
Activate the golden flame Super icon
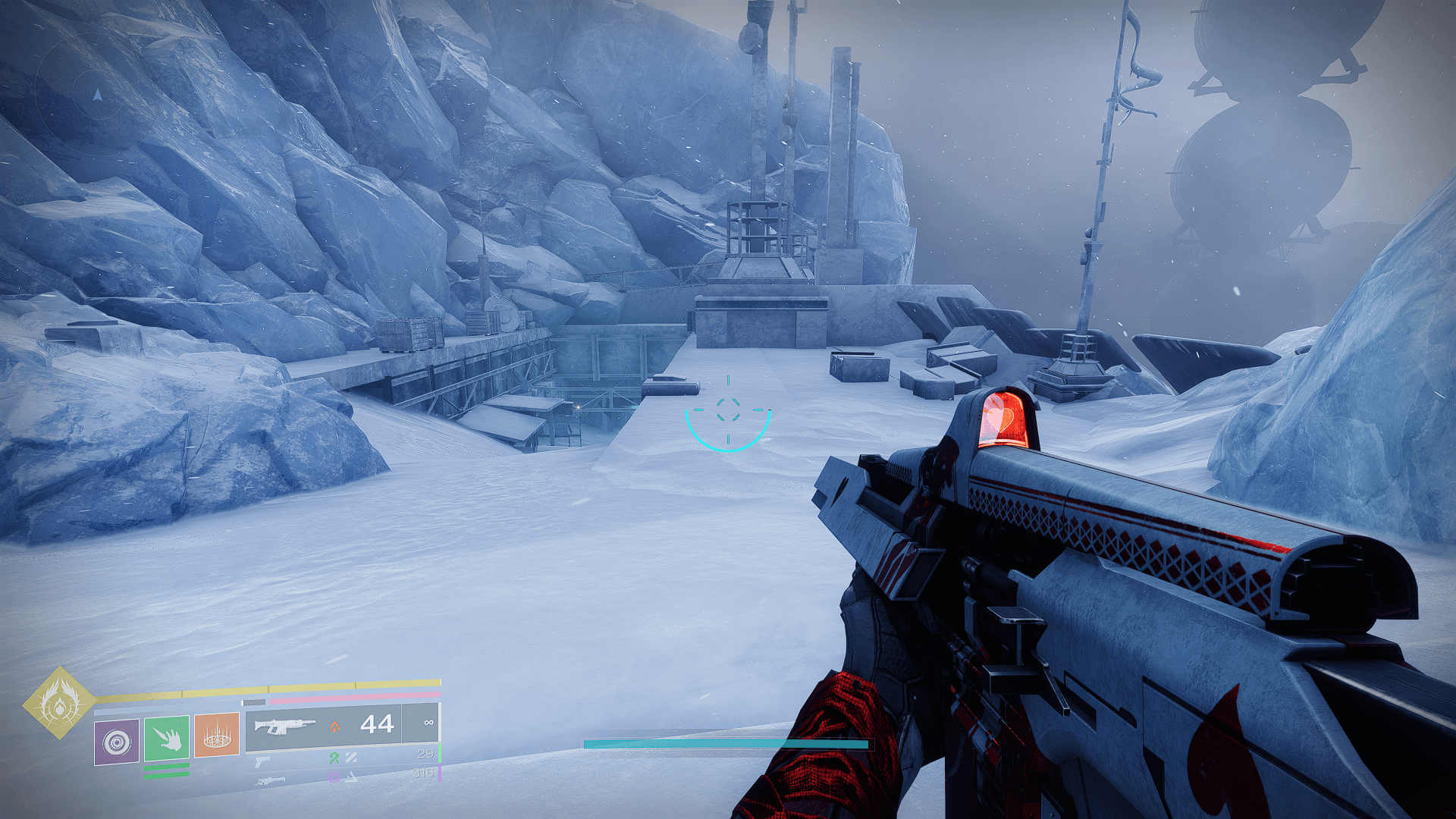click(x=59, y=702)
